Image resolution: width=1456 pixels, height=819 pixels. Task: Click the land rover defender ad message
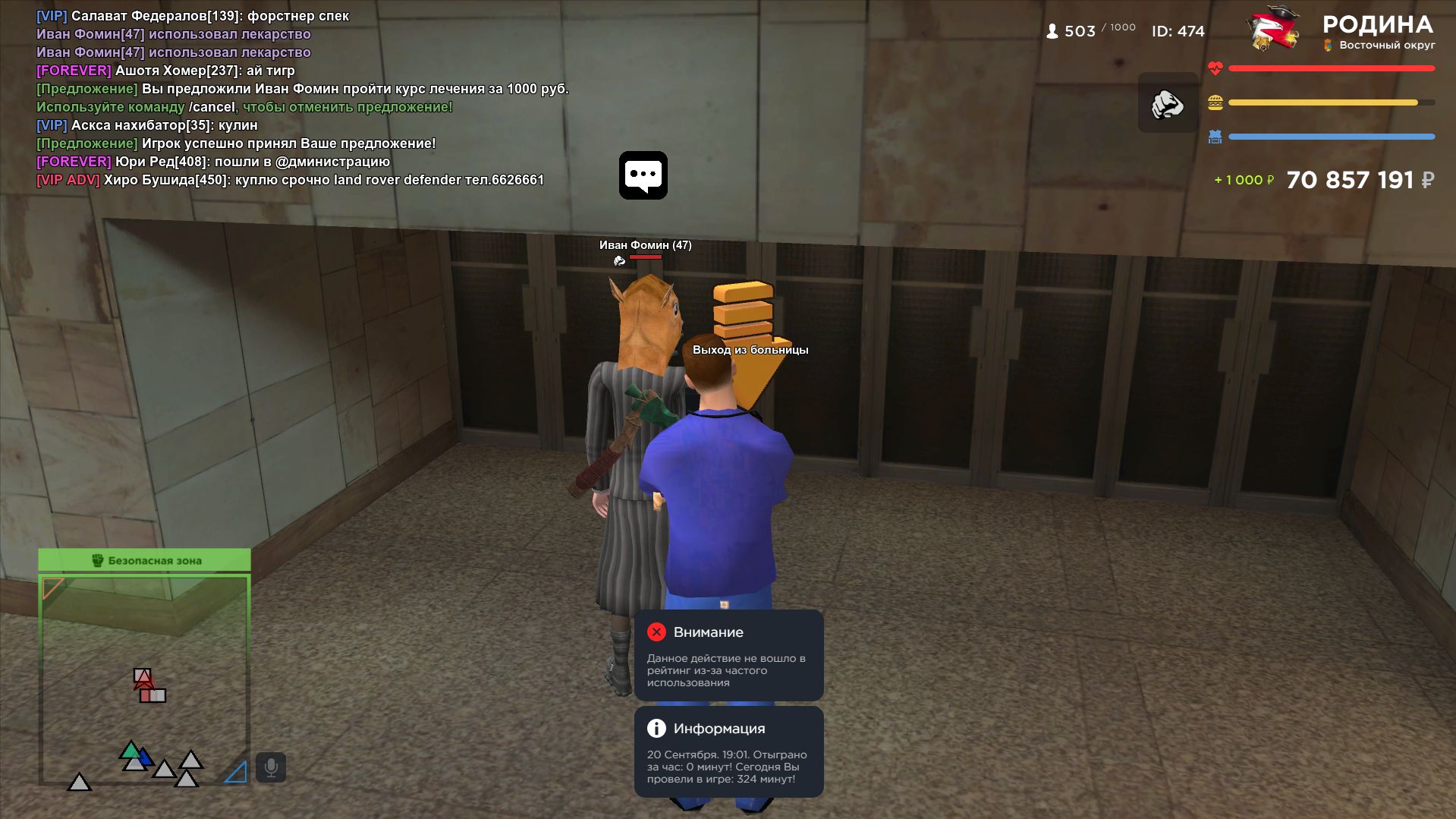(x=290, y=180)
